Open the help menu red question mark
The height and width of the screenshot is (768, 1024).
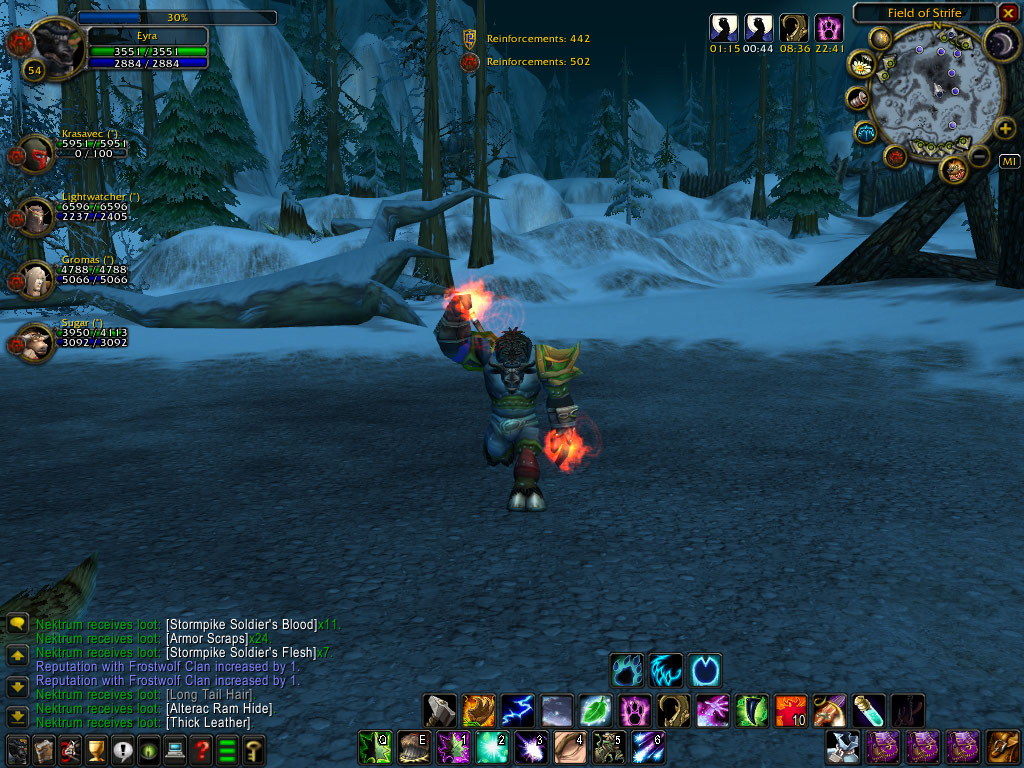tap(201, 749)
